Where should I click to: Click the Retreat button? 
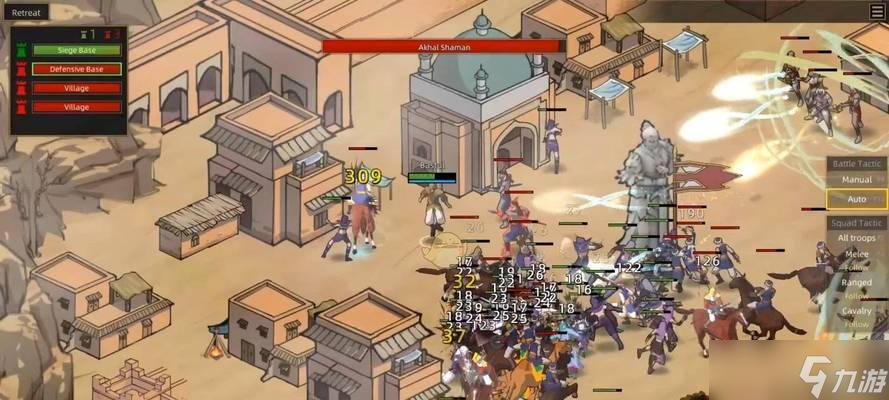pos(26,12)
